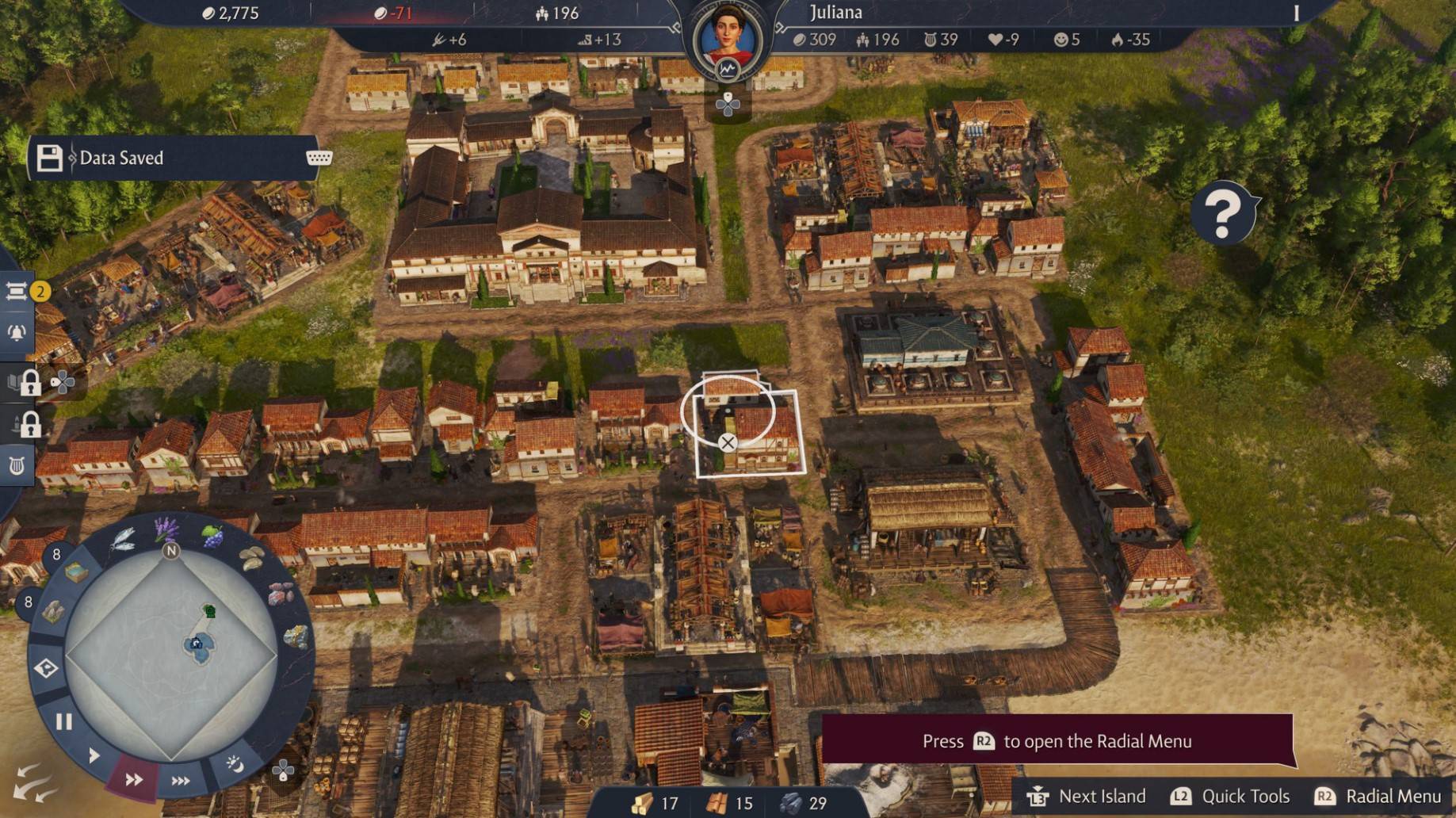Open the notifications bell

point(17,333)
